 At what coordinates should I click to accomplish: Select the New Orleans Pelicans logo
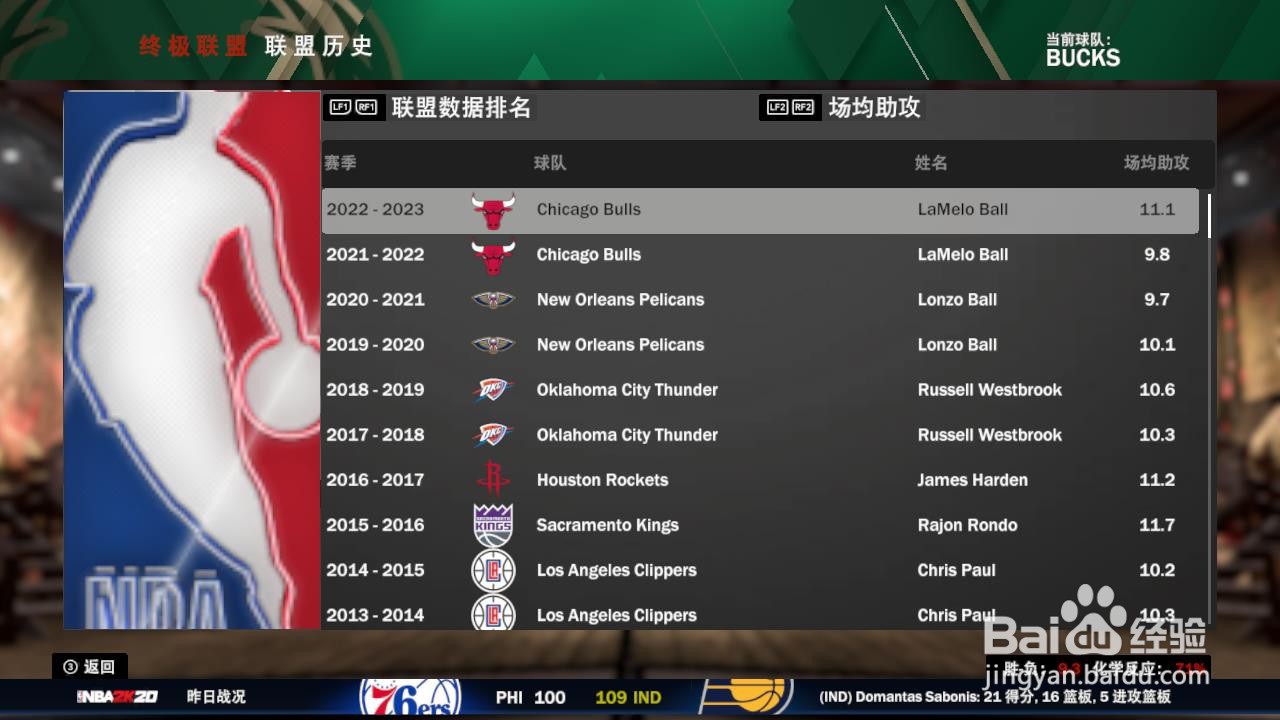pos(494,299)
